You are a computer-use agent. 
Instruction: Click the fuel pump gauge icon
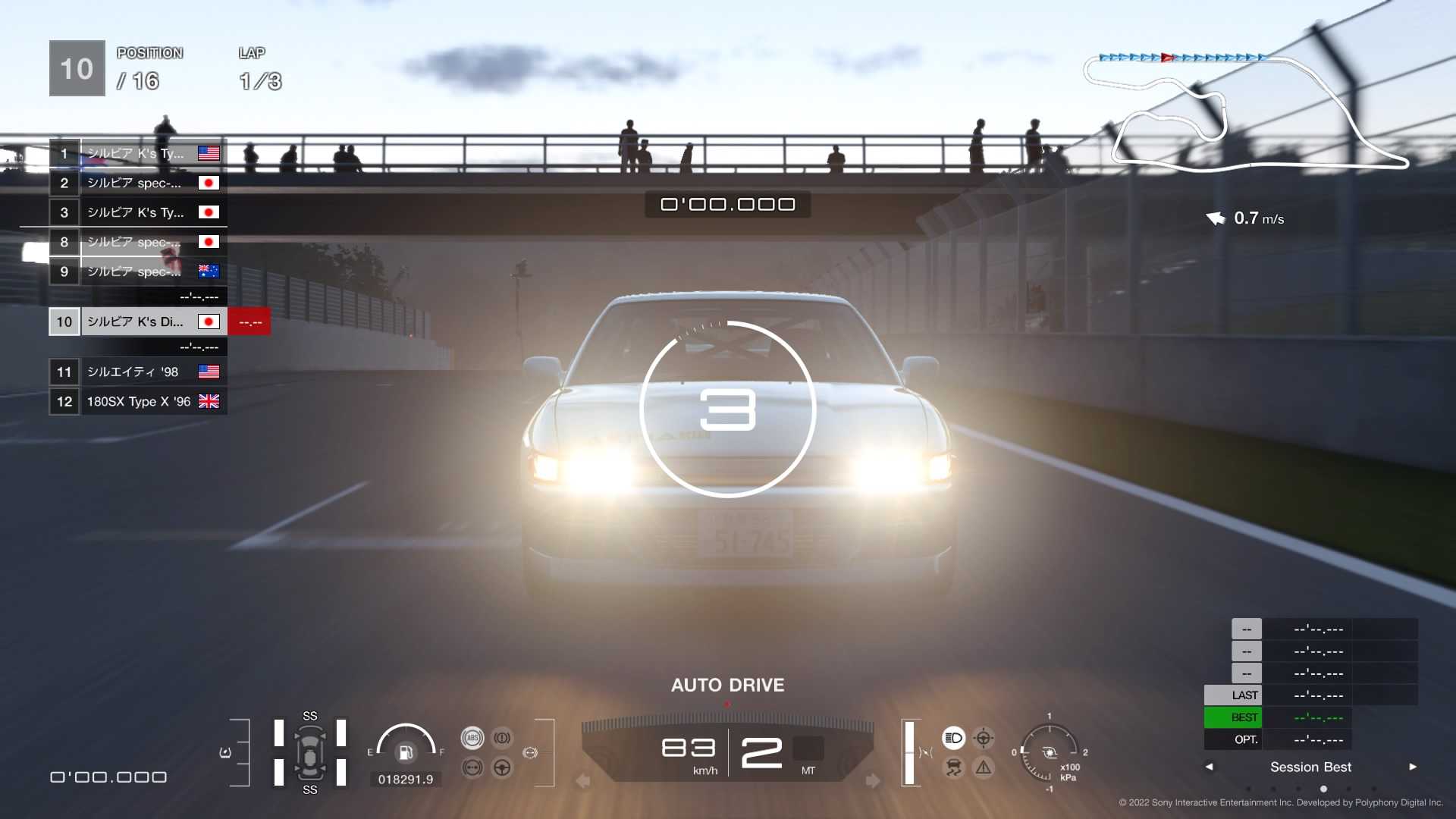point(407,752)
